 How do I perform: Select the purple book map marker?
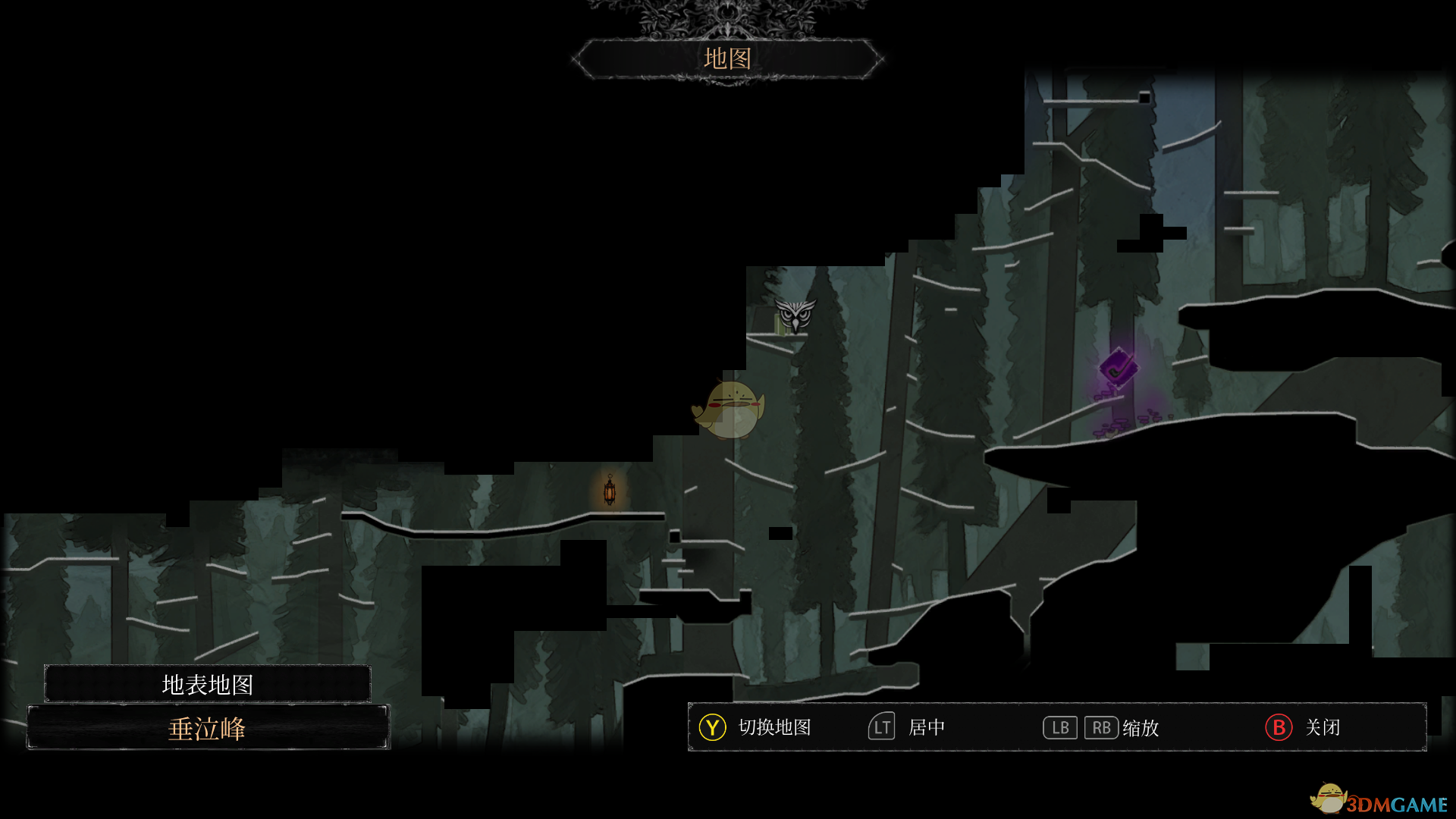[x=1119, y=369]
